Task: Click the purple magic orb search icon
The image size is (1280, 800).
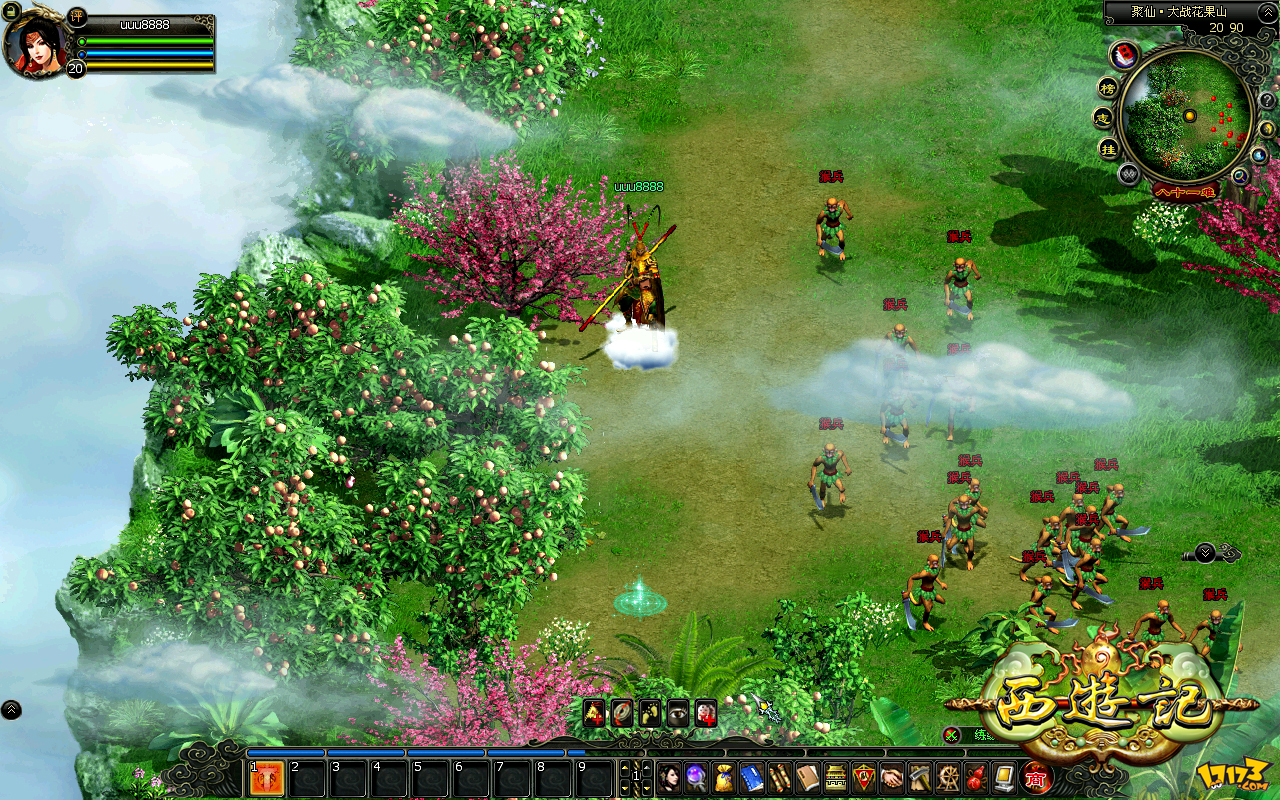Action: pyautogui.click(x=696, y=776)
